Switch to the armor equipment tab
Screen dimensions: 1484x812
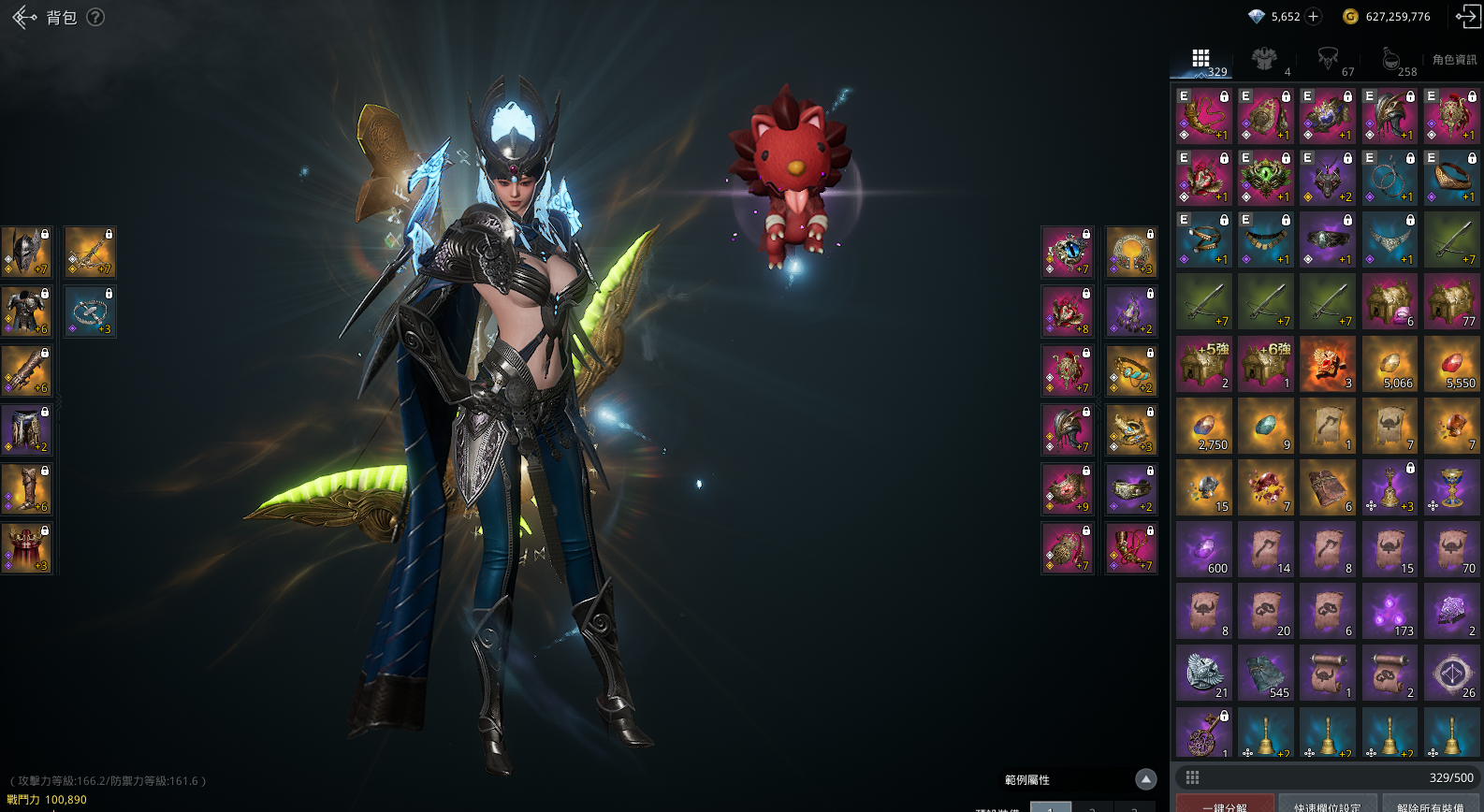(1265, 60)
